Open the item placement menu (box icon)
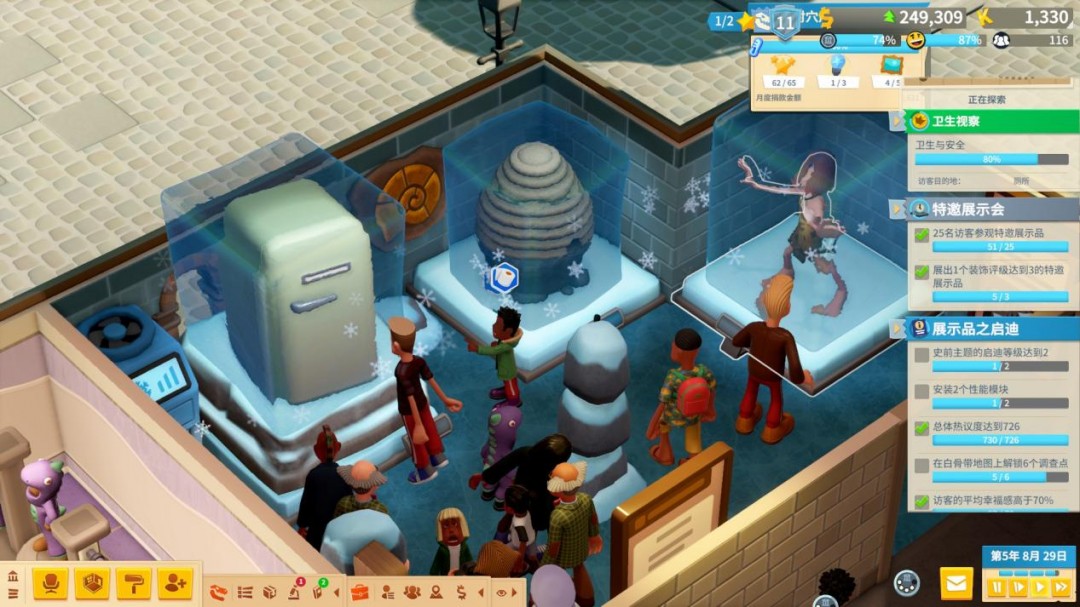 92,583
